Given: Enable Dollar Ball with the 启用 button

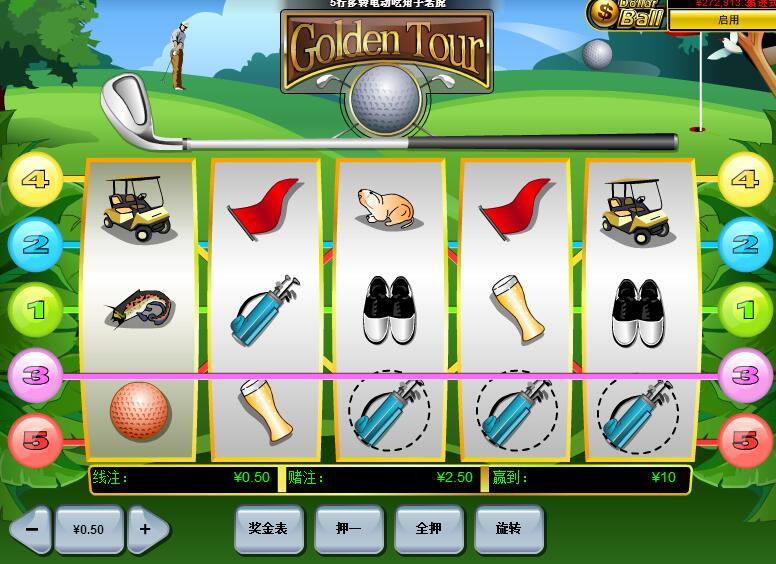Looking at the screenshot, I should pos(727,20).
